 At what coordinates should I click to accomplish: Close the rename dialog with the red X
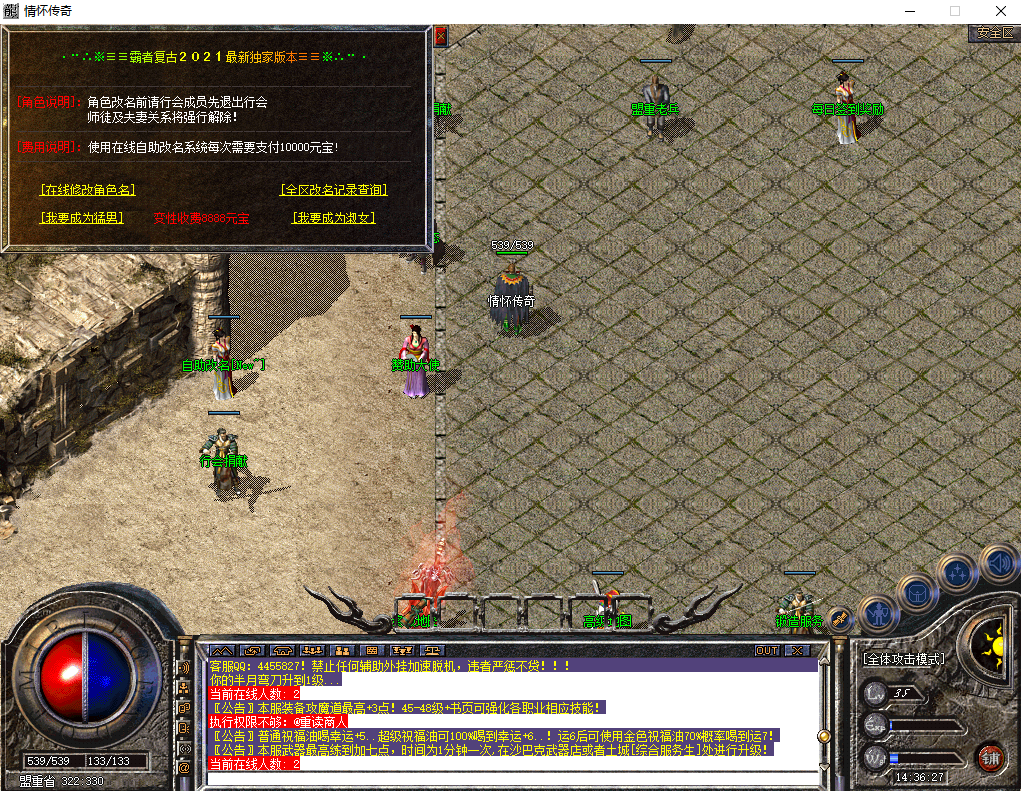(440, 37)
